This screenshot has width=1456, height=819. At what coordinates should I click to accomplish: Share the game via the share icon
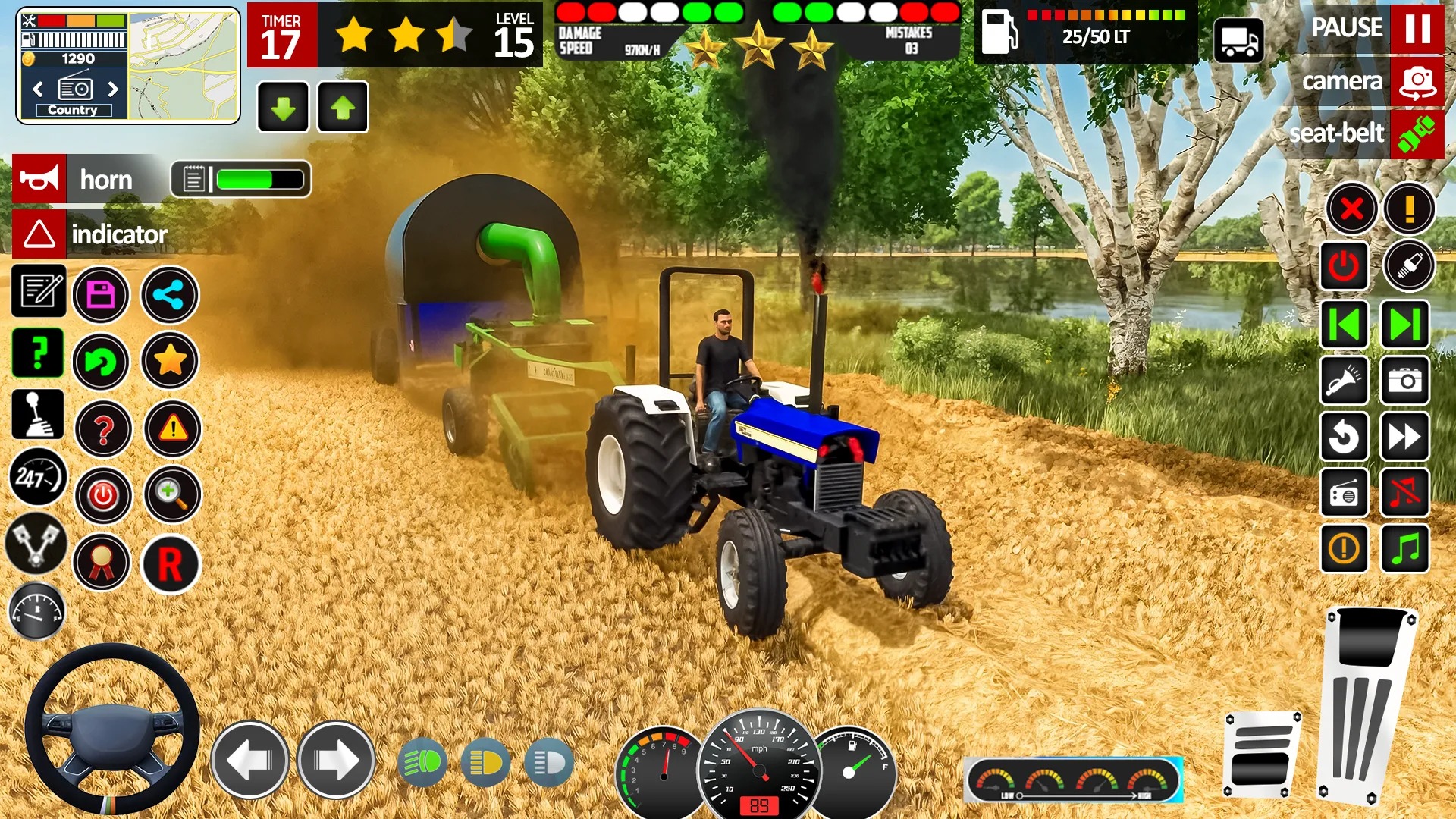170,296
